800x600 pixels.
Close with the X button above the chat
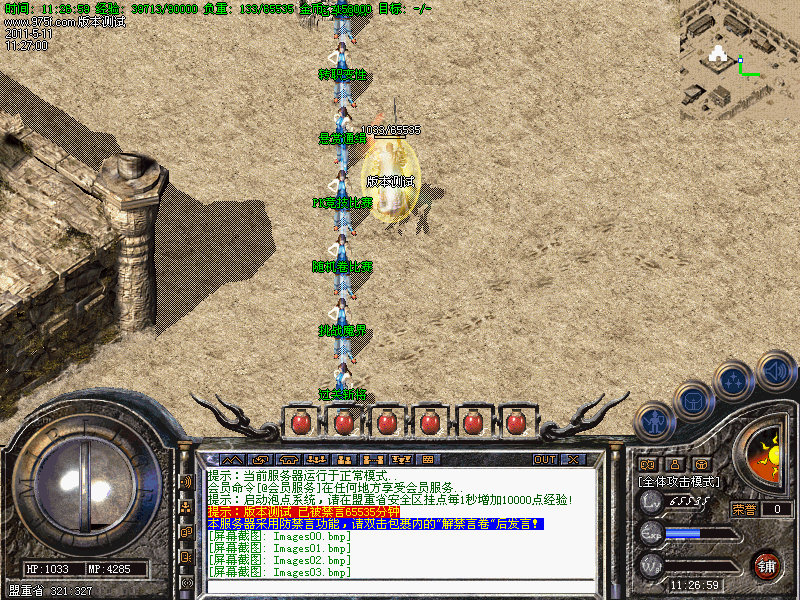[573, 460]
